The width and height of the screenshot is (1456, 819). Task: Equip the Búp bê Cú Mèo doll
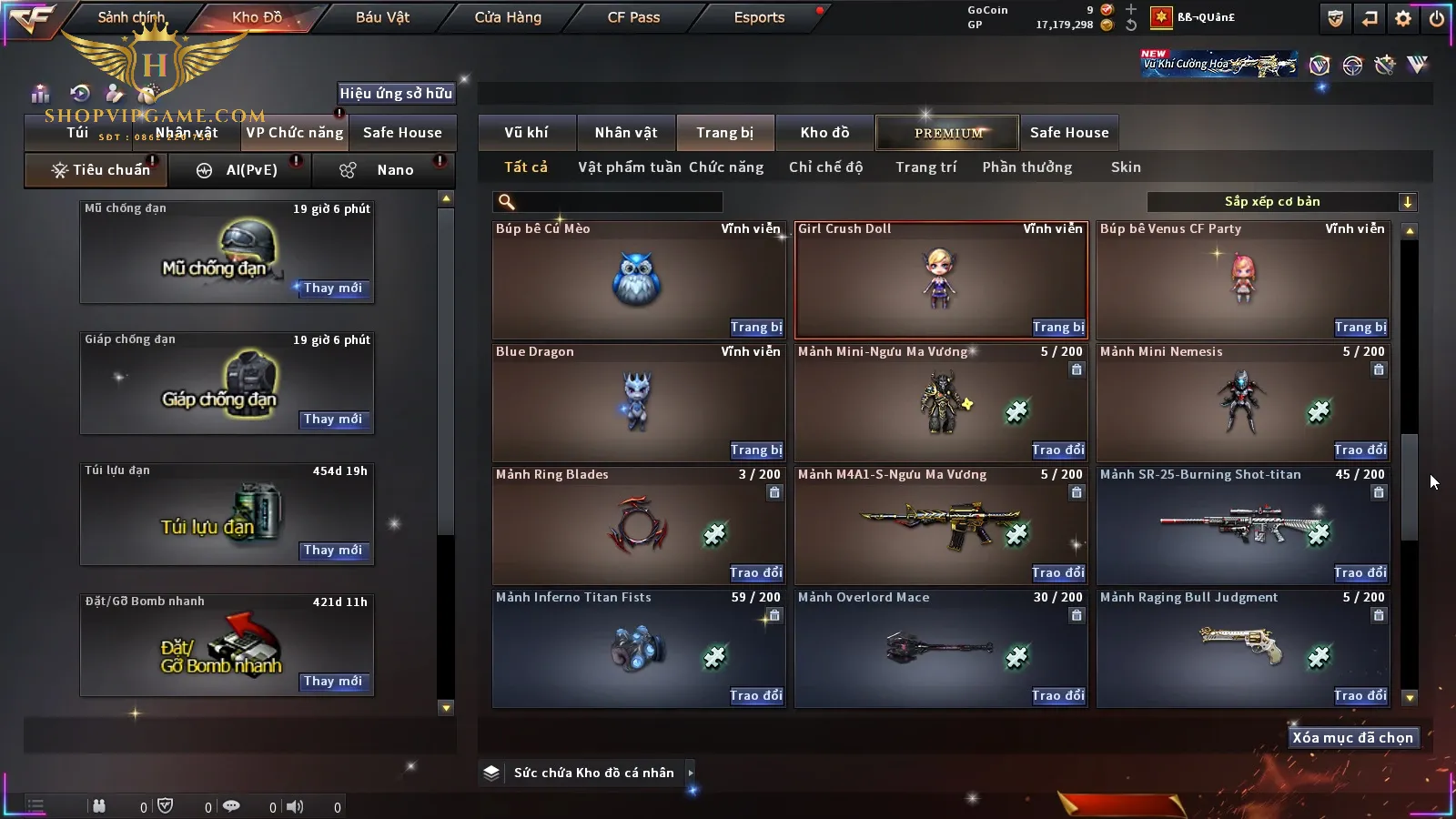(x=755, y=328)
